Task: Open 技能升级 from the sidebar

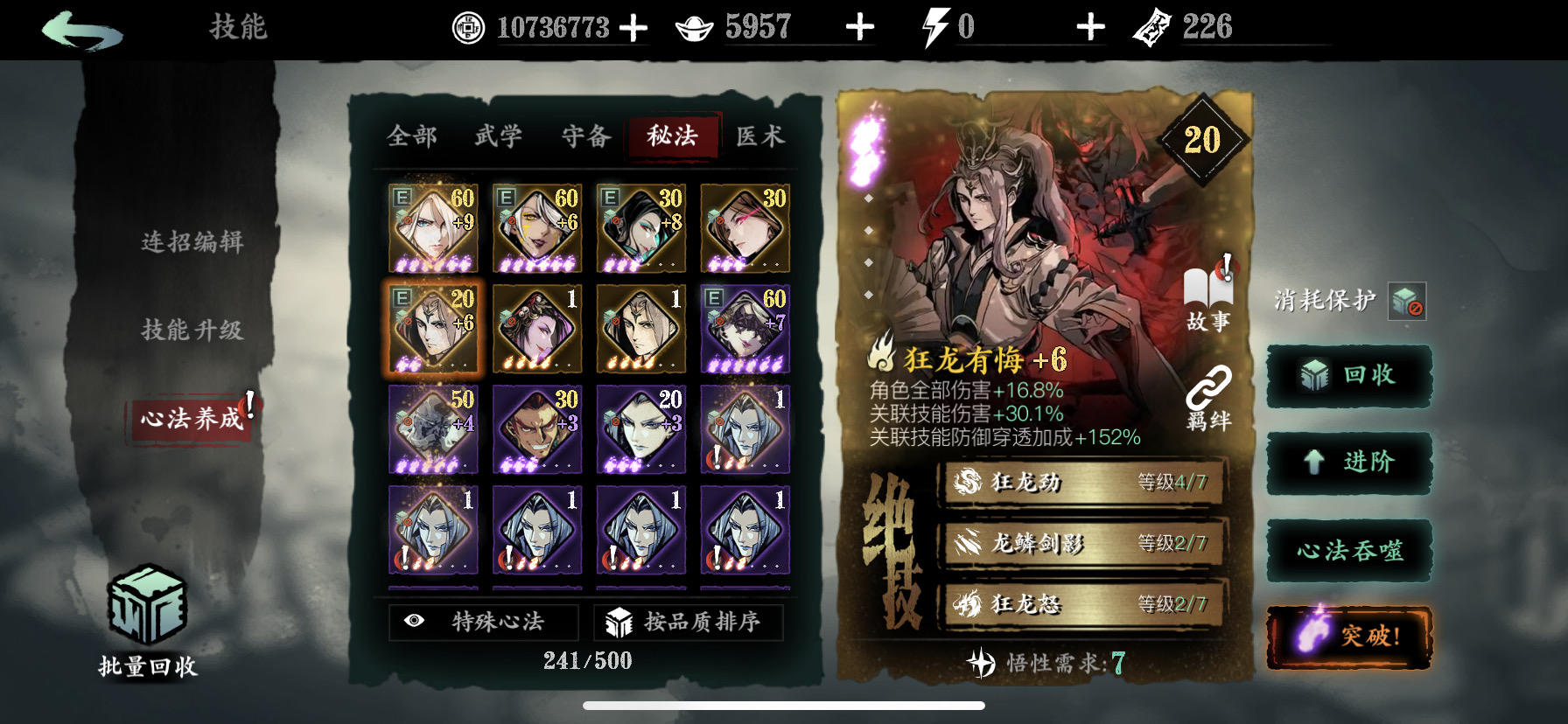Action: coord(194,331)
